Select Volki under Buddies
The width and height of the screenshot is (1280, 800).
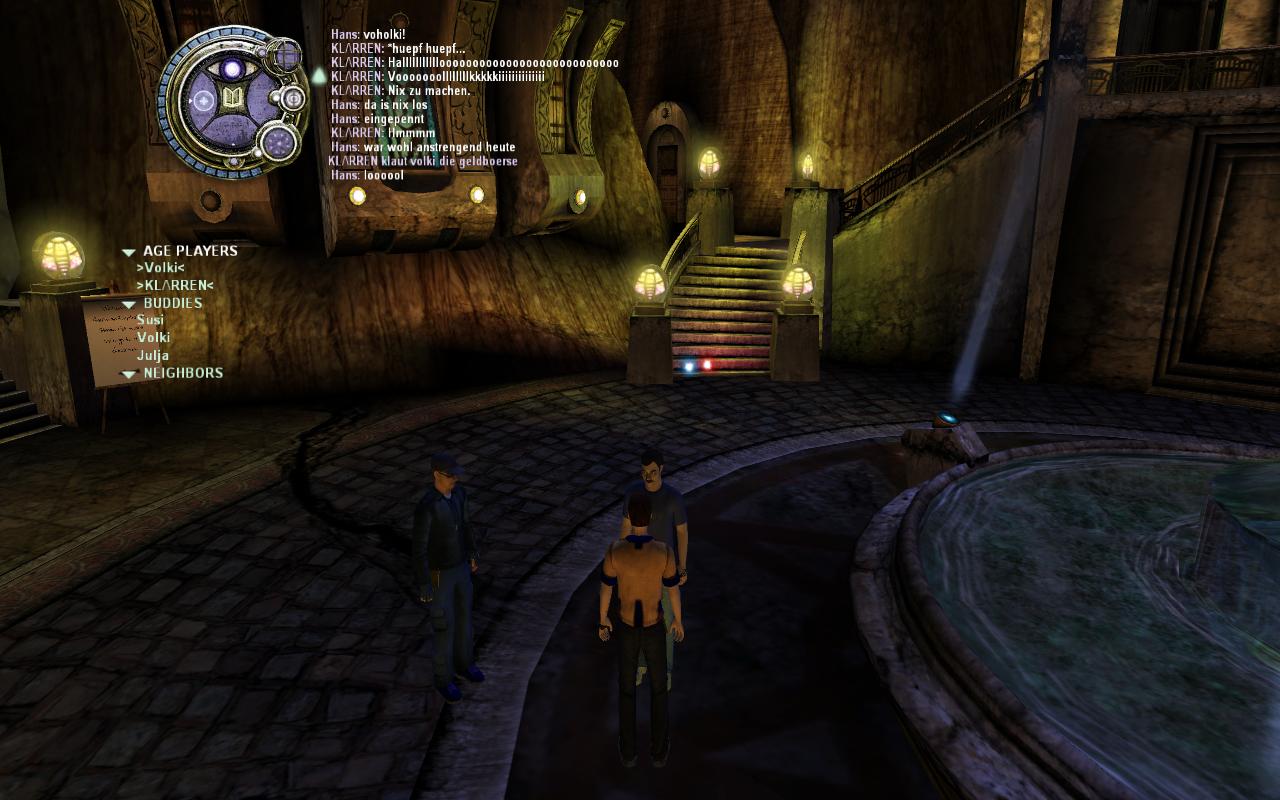[154, 337]
